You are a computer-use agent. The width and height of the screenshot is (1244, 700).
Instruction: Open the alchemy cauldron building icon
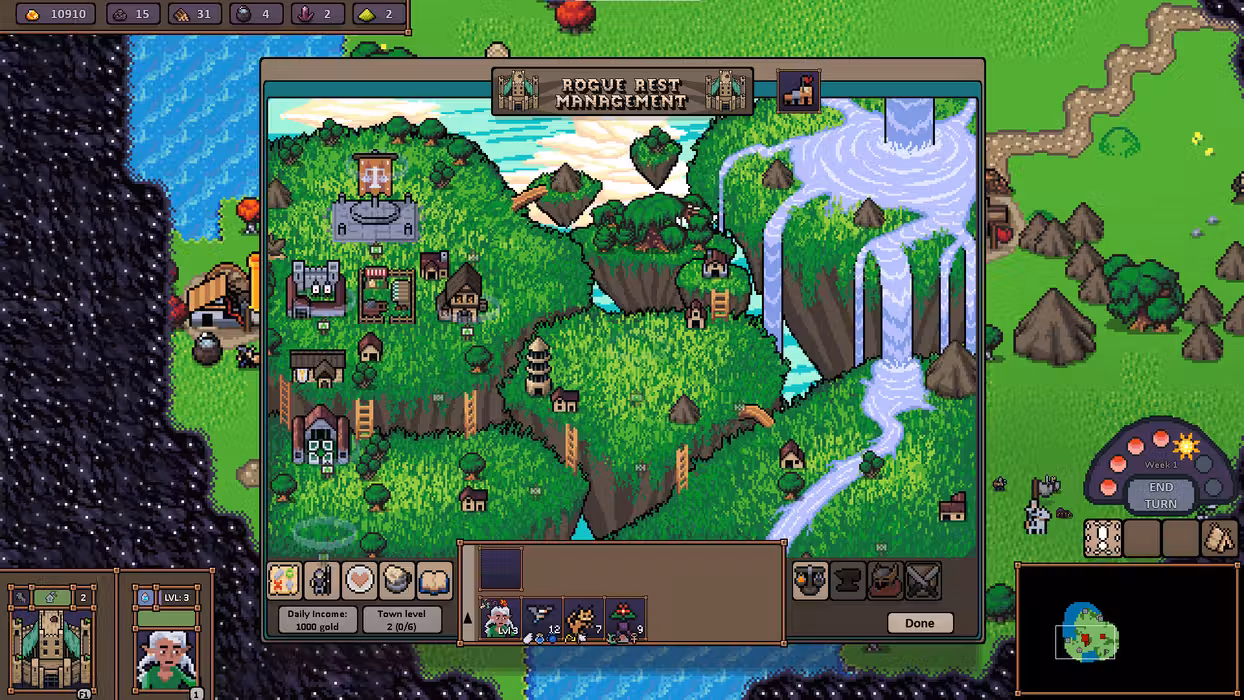pyautogui.click(x=810, y=581)
